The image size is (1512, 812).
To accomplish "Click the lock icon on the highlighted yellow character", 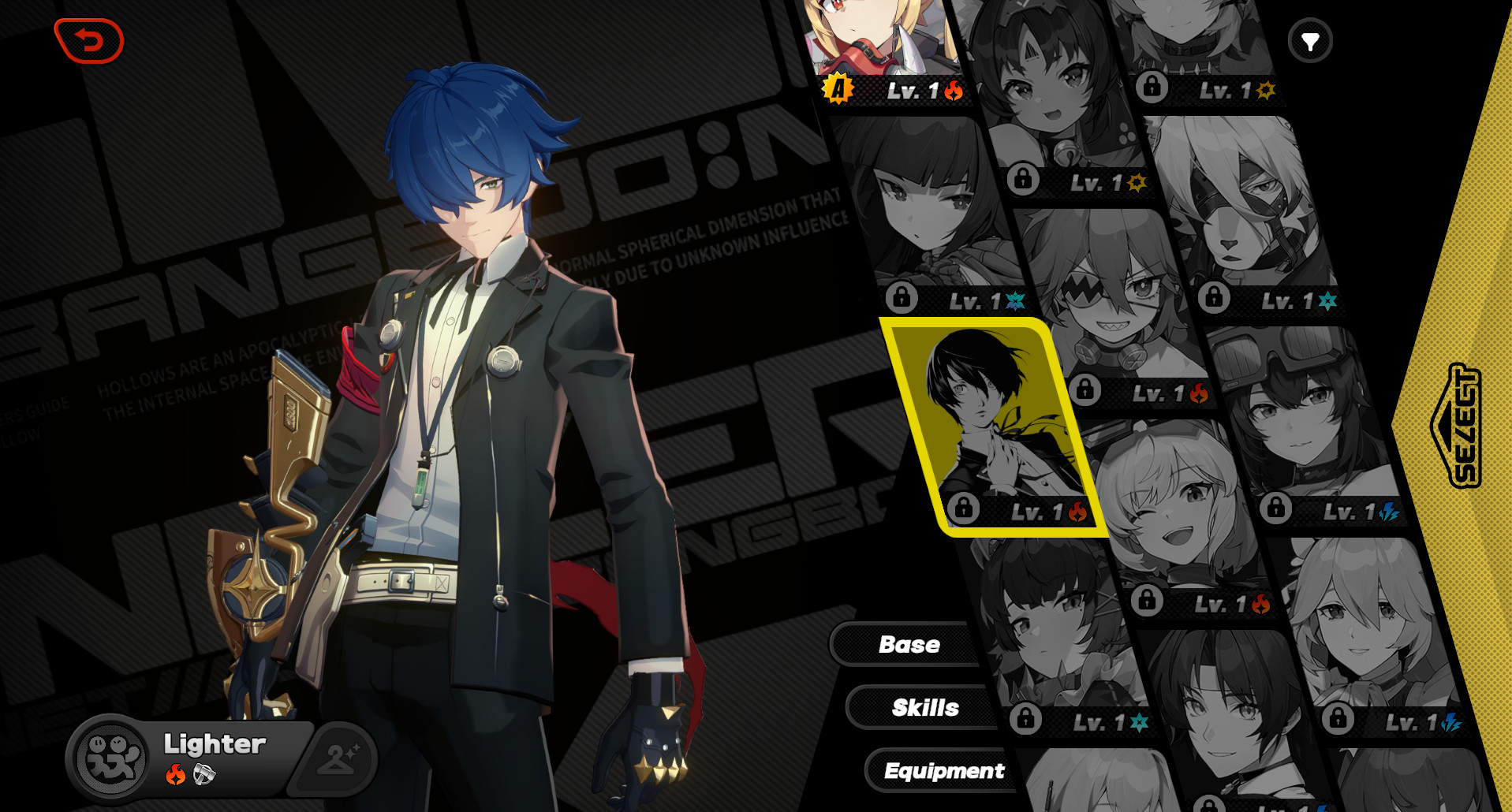I will click(963, 511).
